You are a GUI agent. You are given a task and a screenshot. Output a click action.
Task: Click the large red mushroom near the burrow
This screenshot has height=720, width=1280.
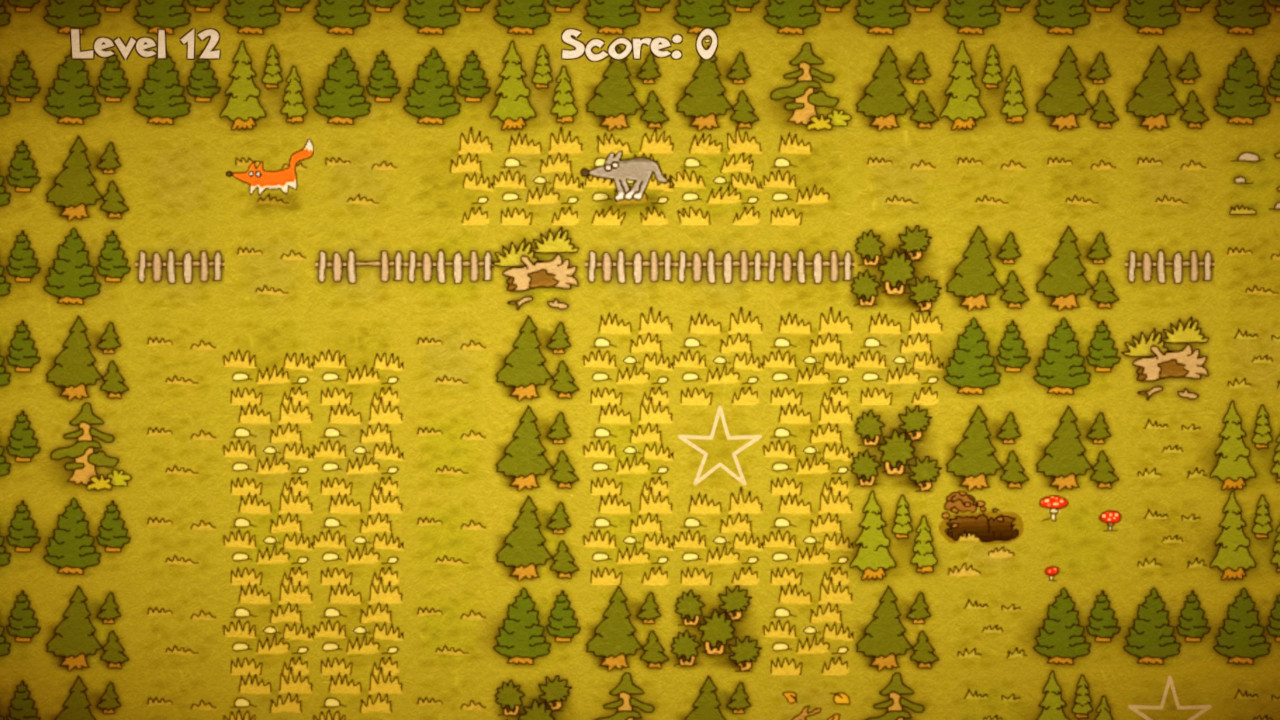[1055, 505]
